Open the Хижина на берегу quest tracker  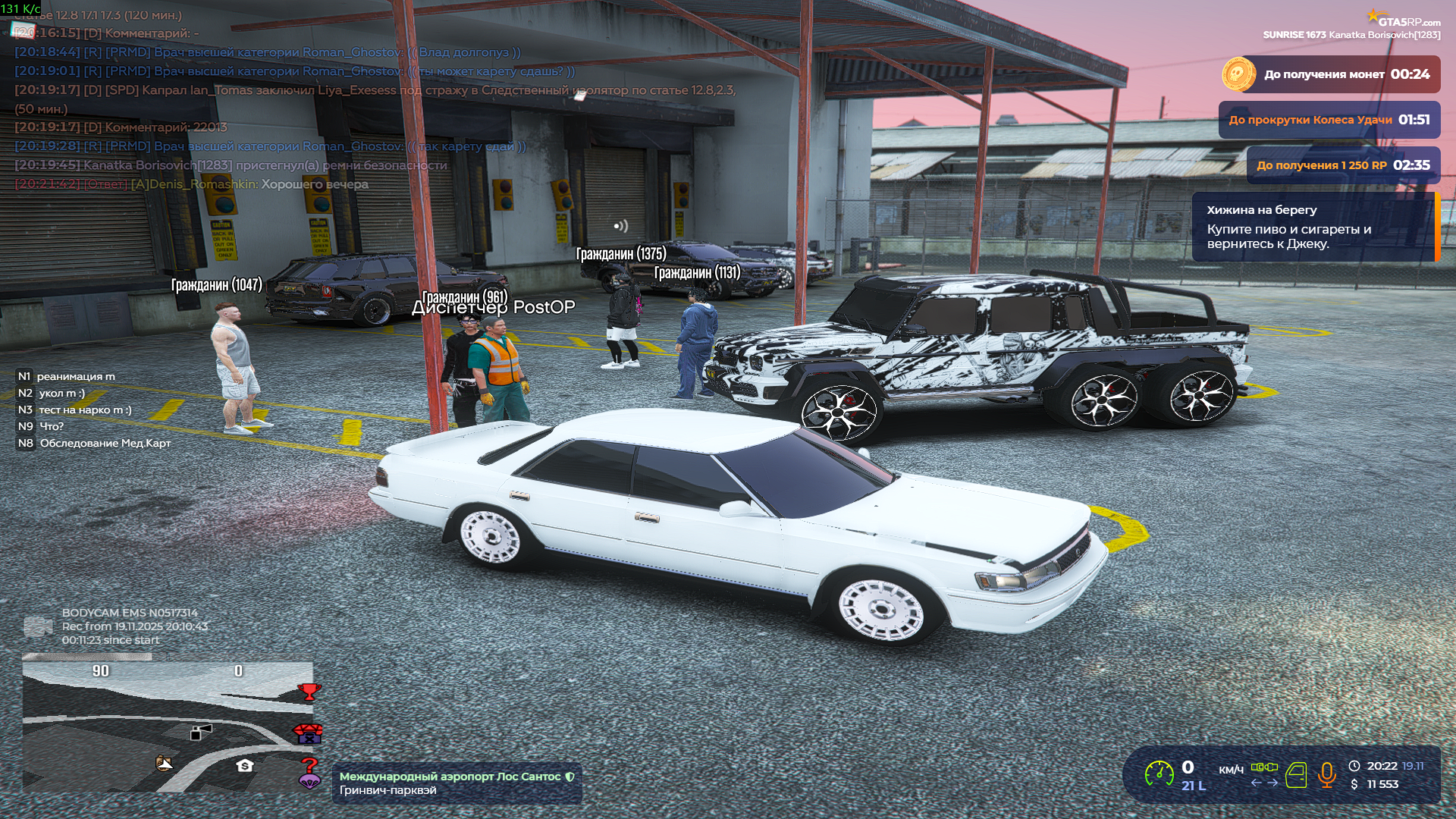click(x=1313, y=227)
